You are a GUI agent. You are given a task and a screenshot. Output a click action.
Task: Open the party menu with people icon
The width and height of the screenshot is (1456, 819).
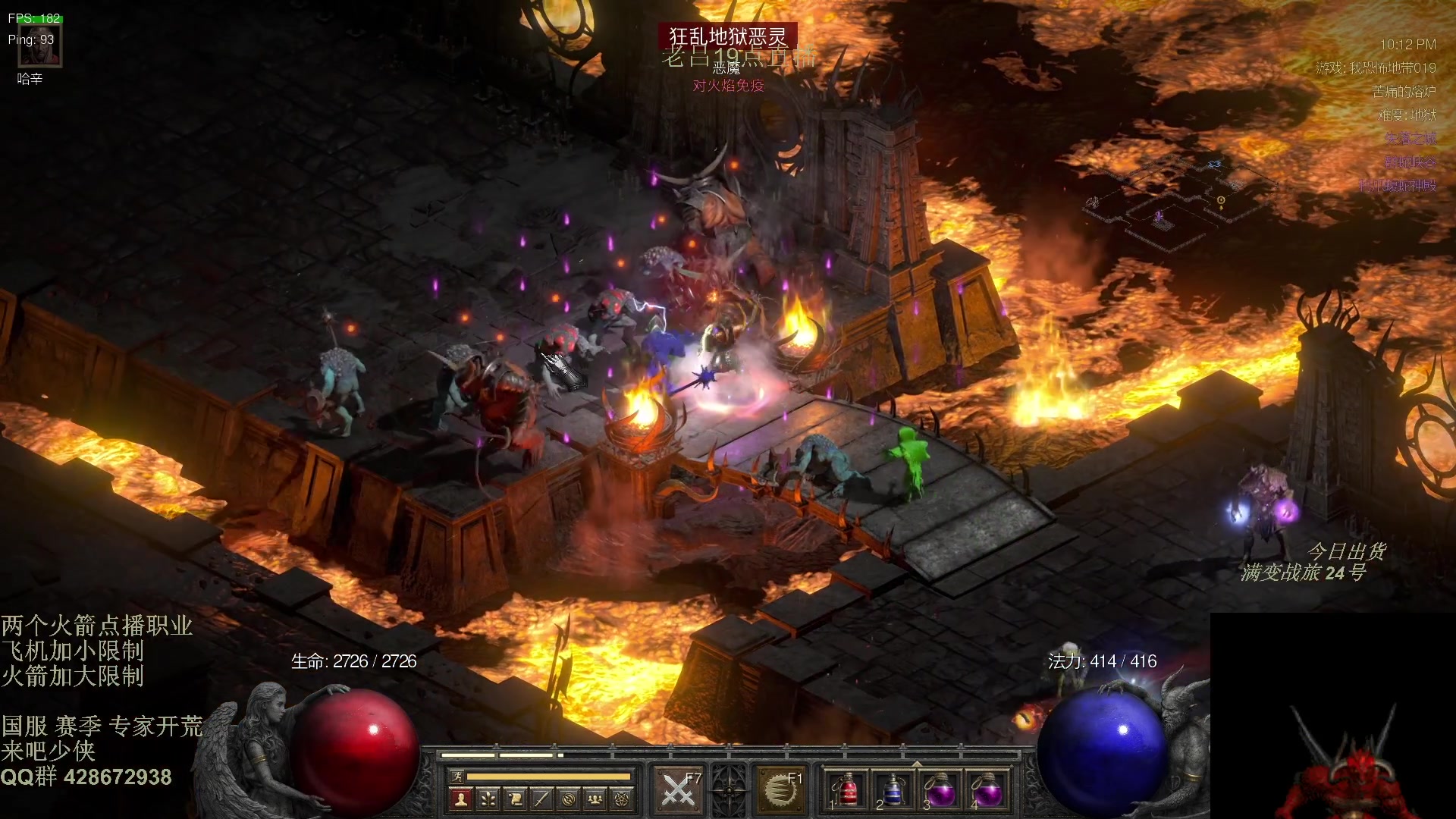pyautogui.click(x=595, y=799)
